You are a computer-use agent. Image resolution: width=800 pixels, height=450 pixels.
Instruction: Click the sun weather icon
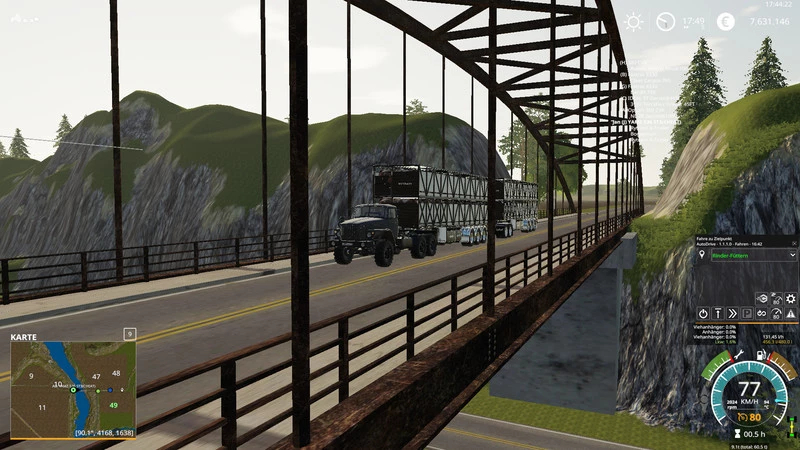(634, 22)
